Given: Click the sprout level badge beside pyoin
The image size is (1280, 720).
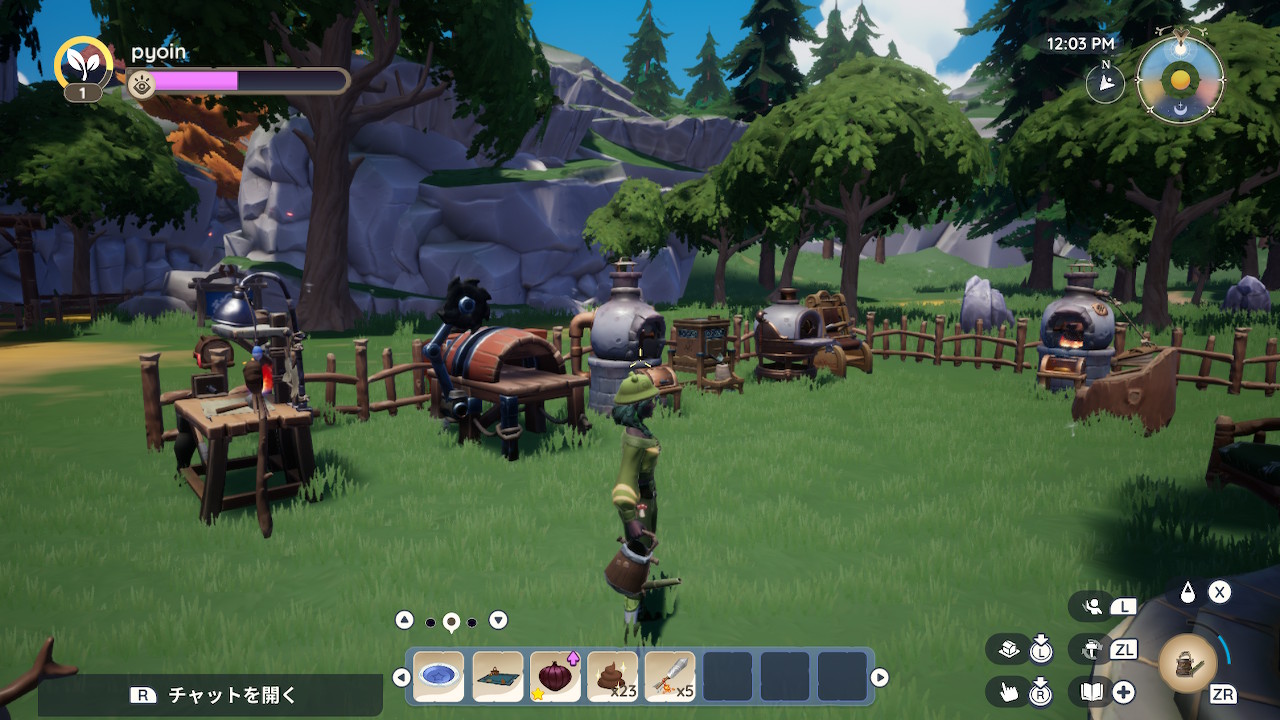Looking at the screenshot, I should (83, 66).
